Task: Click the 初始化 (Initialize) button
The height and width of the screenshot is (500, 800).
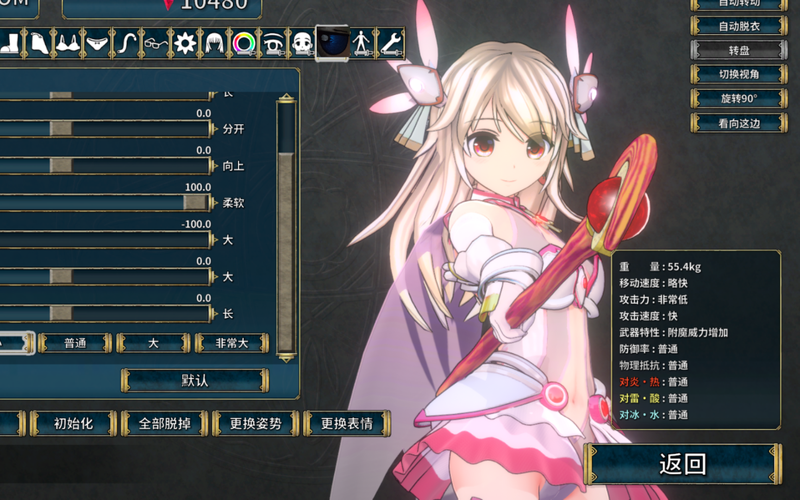Action: tap(73, 423)
